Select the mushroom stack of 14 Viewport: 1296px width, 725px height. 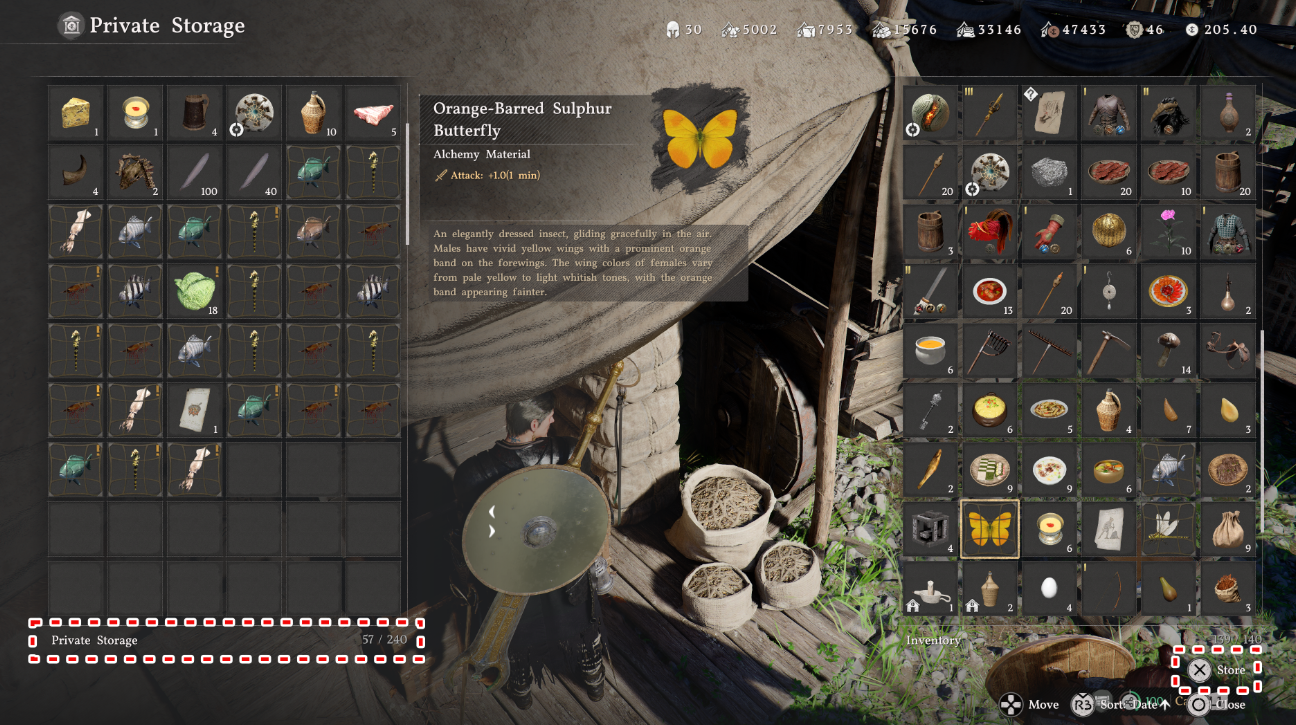(1167, 351)
